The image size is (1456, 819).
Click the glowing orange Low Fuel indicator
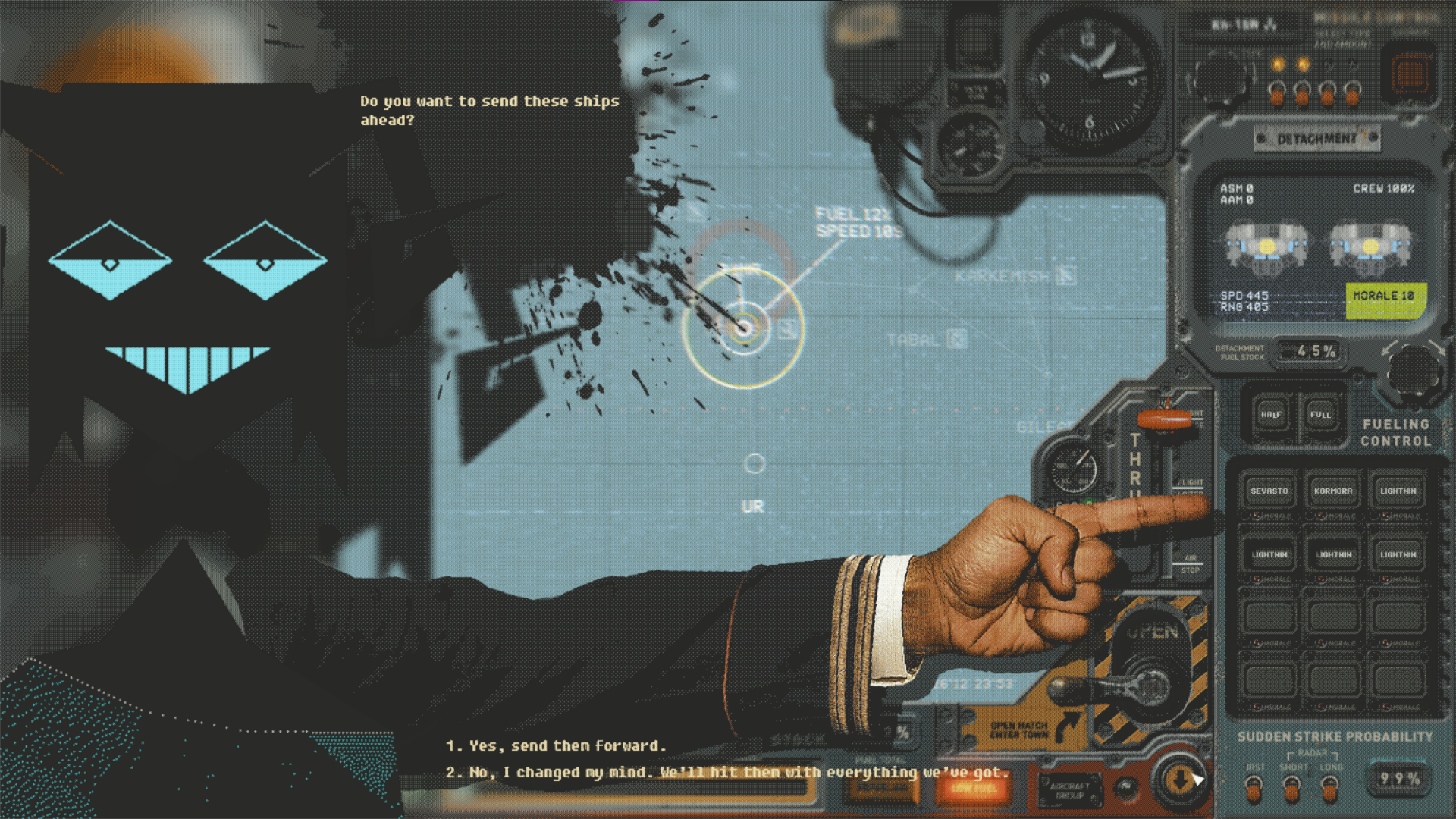(x=974, y=789)
